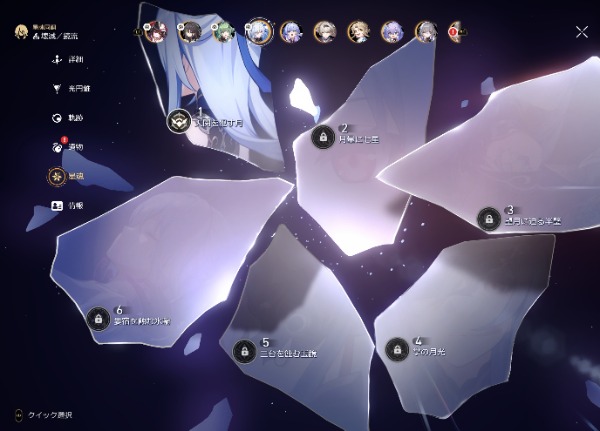This screenshot has height=431, width=600.
Task: Click the highlighted light-blue-haired character portrait
Action: [x=259, y=32]
